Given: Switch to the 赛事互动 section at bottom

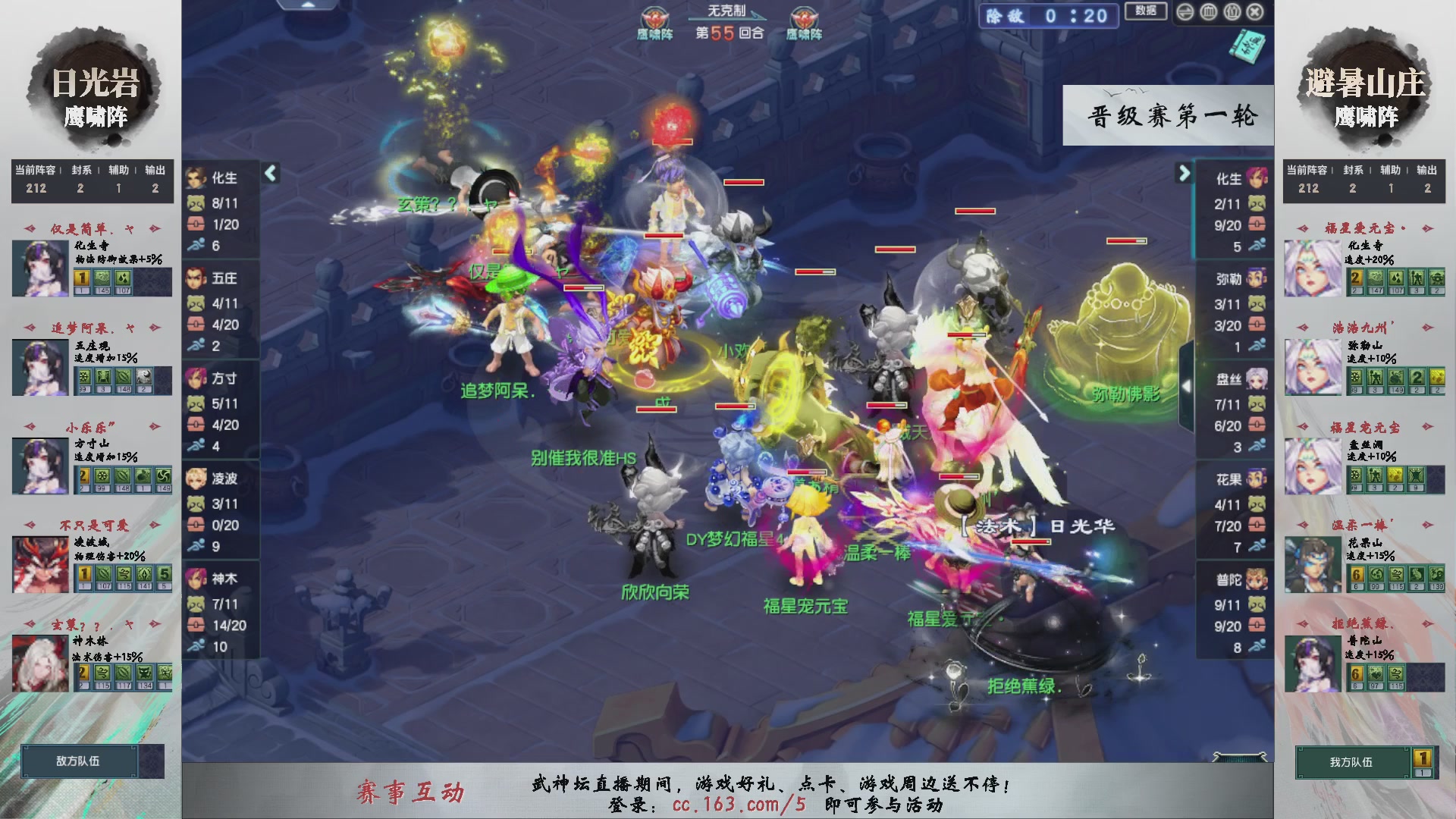Looking at the screenshot, I should coord(410,789).
